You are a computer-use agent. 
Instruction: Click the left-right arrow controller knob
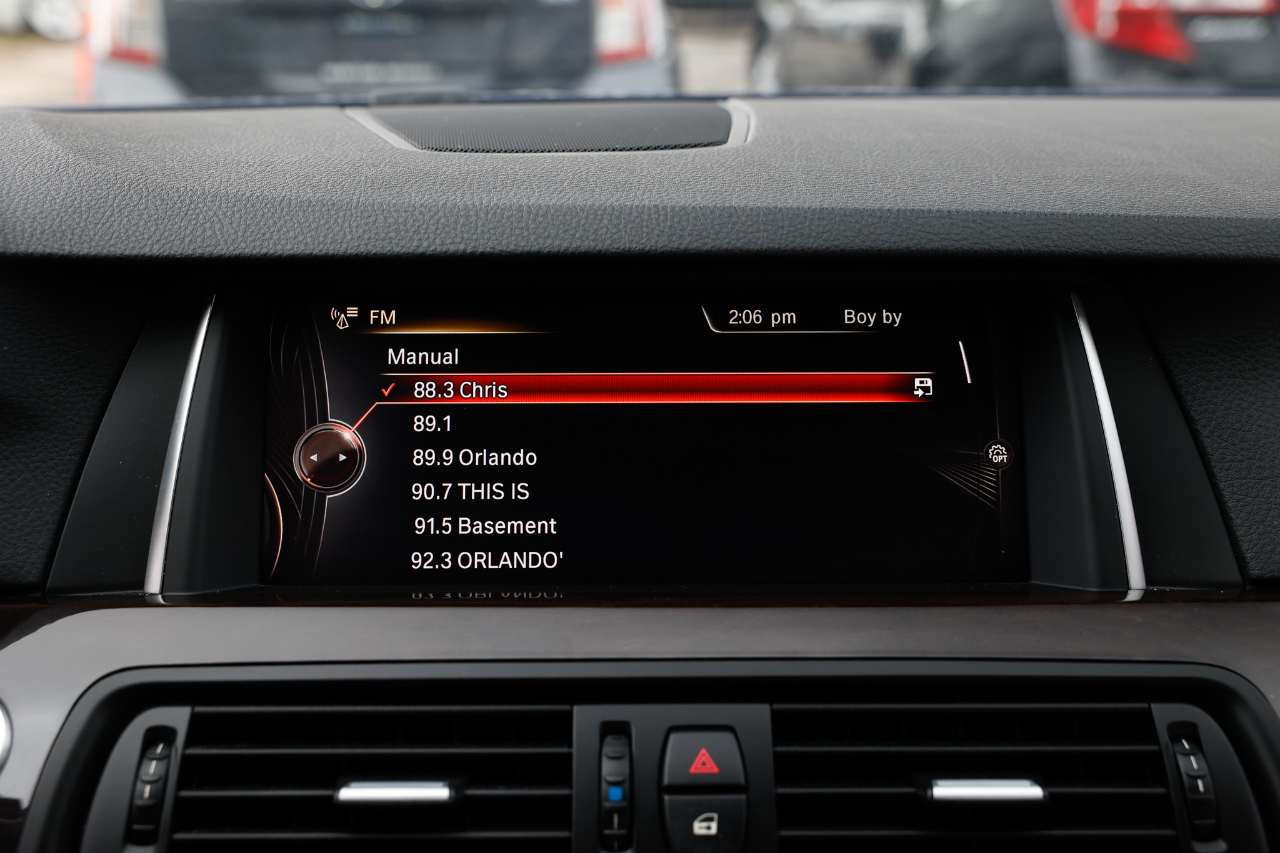(x=329, y=457)
